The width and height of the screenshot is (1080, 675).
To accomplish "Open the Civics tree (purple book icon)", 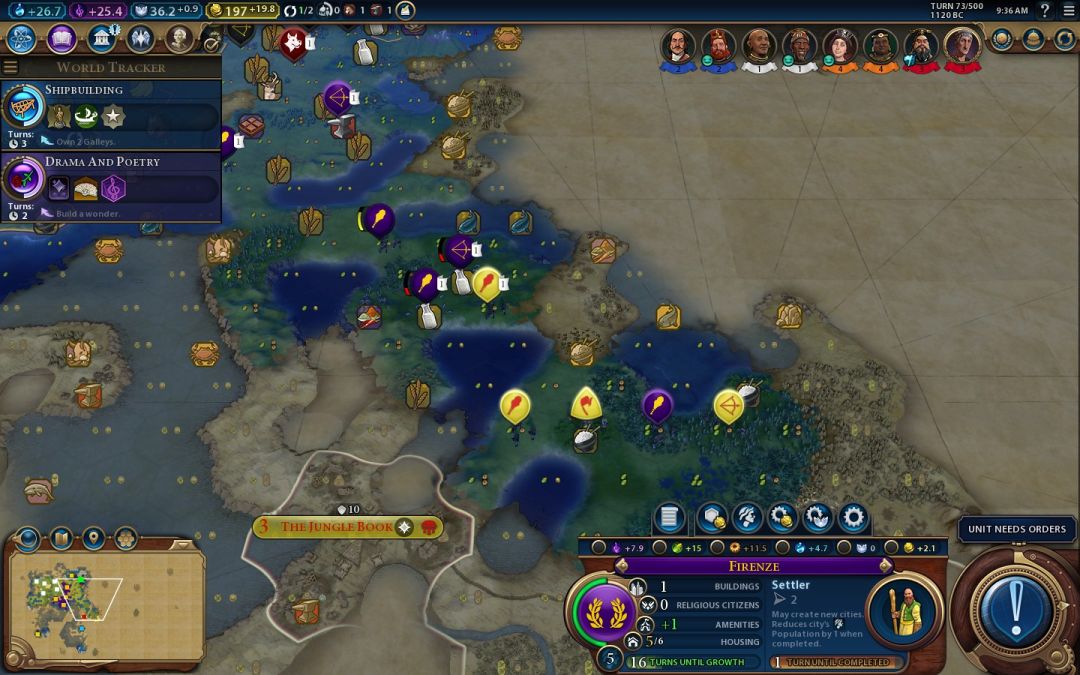I will pyautogui.click(x=61, y=39).
